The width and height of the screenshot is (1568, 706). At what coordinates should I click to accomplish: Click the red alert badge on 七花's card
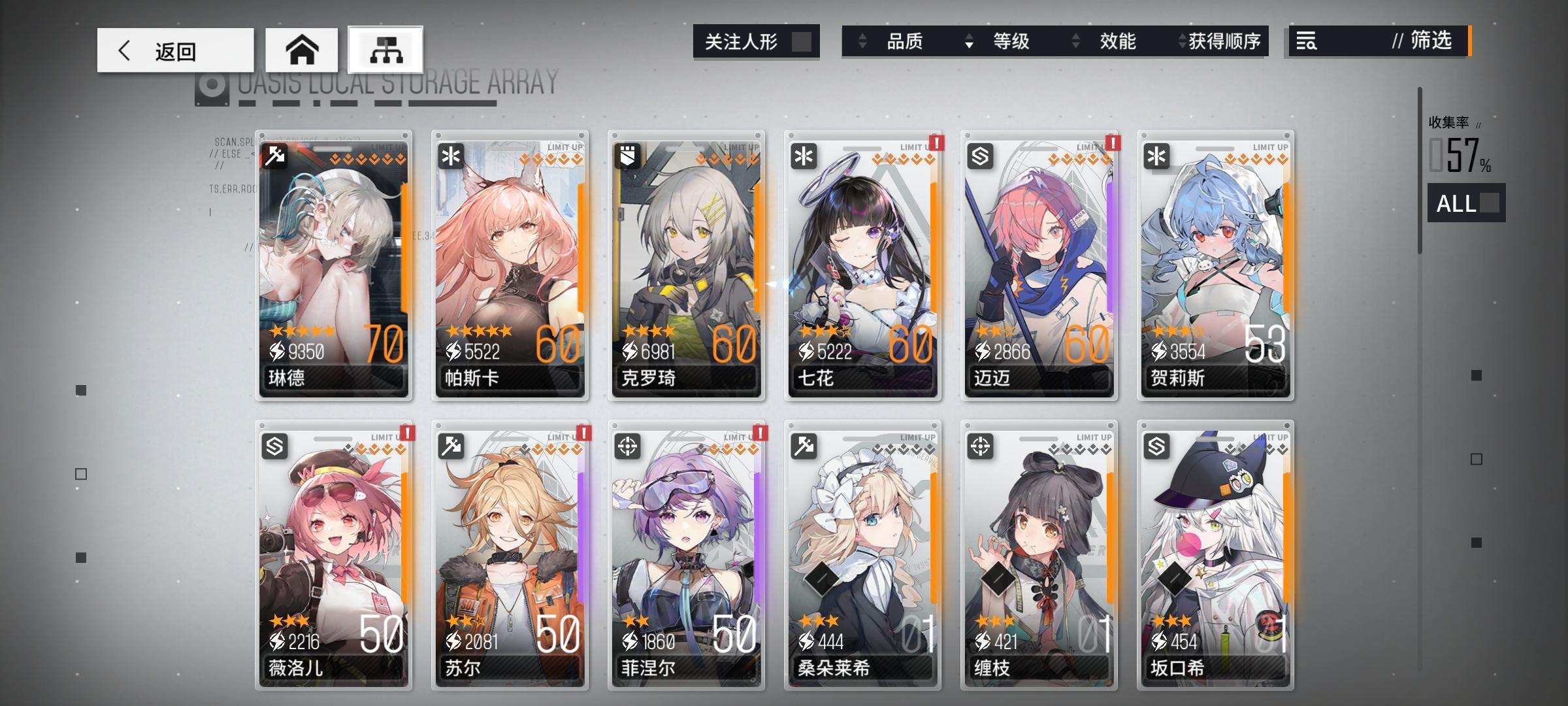pyautogui.click(x=937, y=144)
